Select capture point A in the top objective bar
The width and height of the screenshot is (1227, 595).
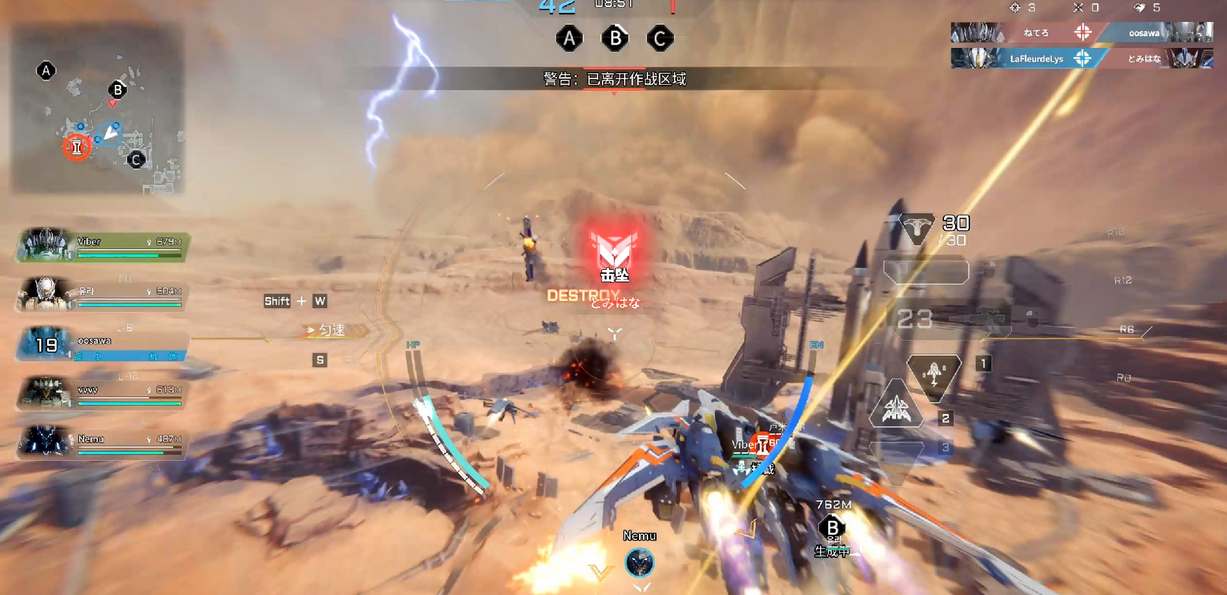(x=569, y=39)
